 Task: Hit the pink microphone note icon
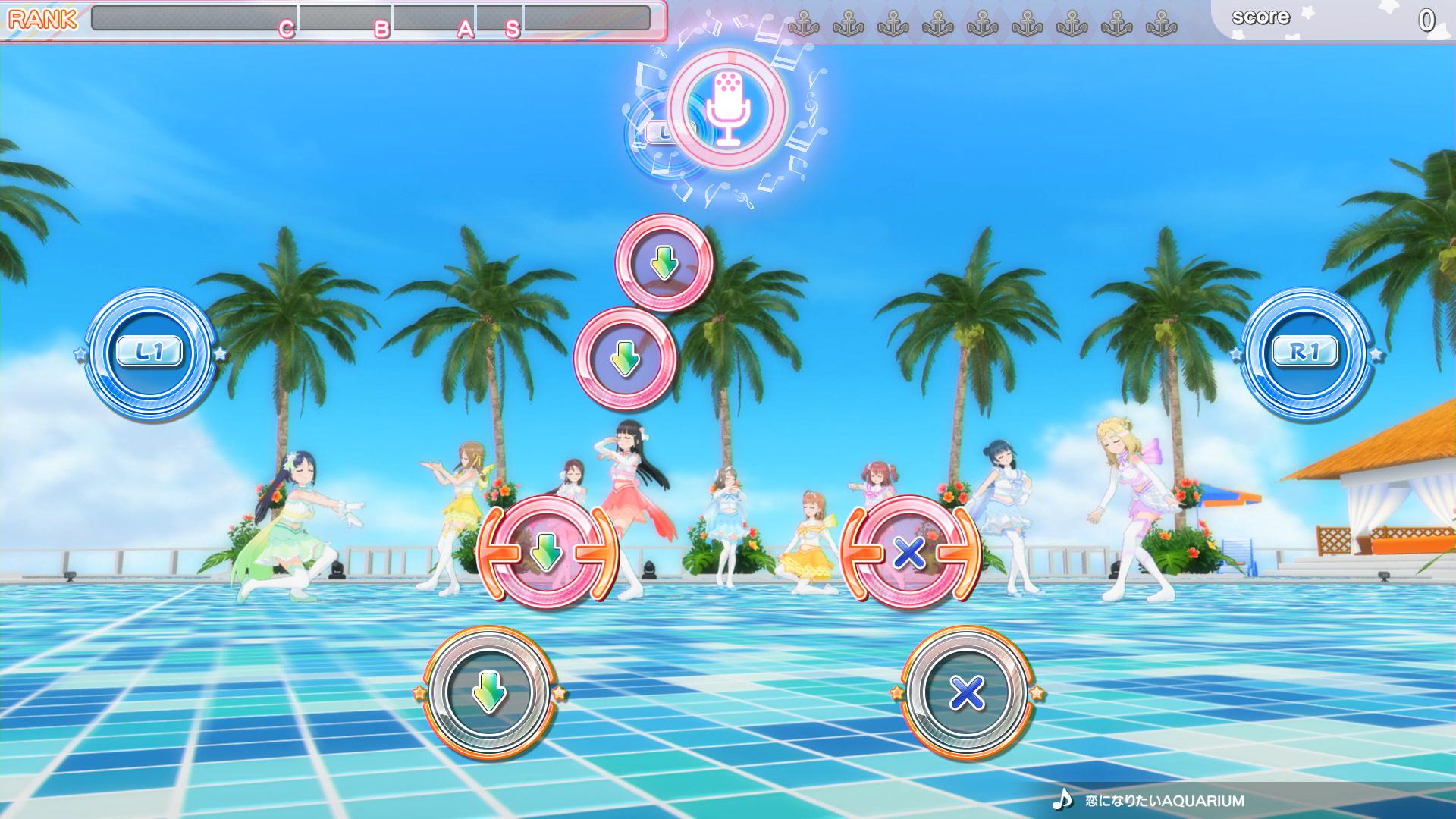(x=727, y=109)
